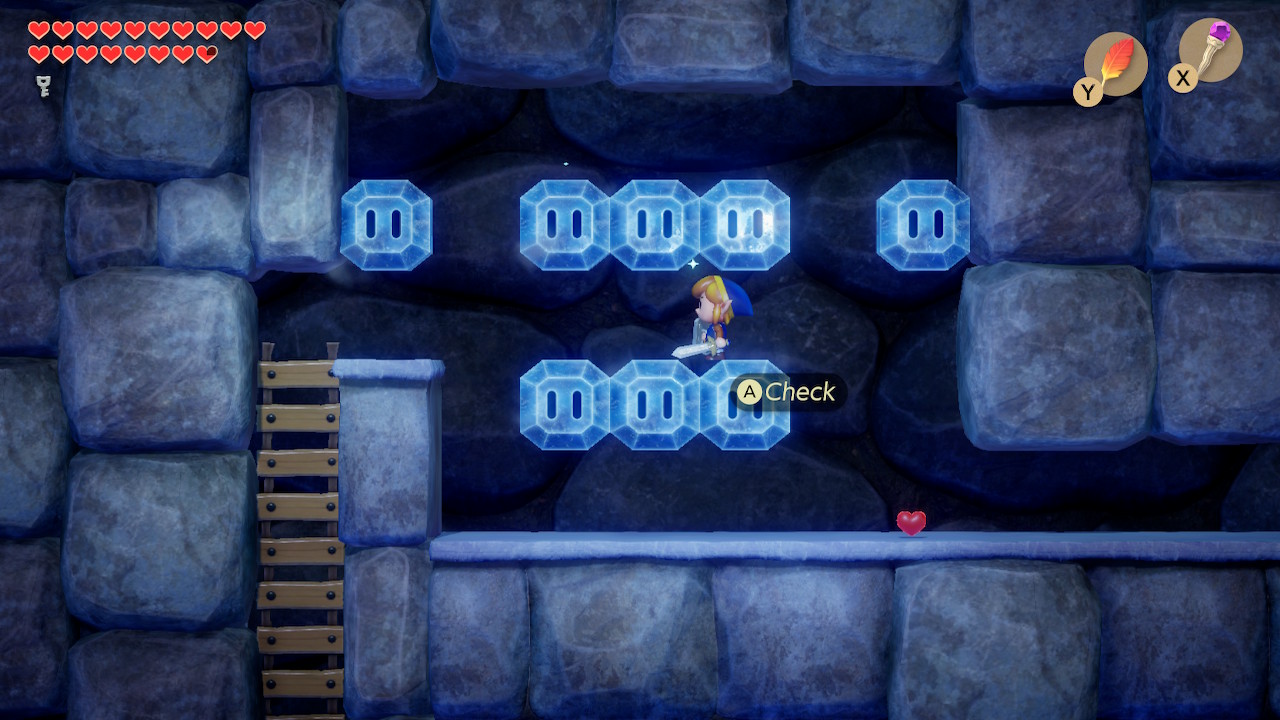
Task: Select the Roc's Feather item slot
Action: click(1115, 64)
